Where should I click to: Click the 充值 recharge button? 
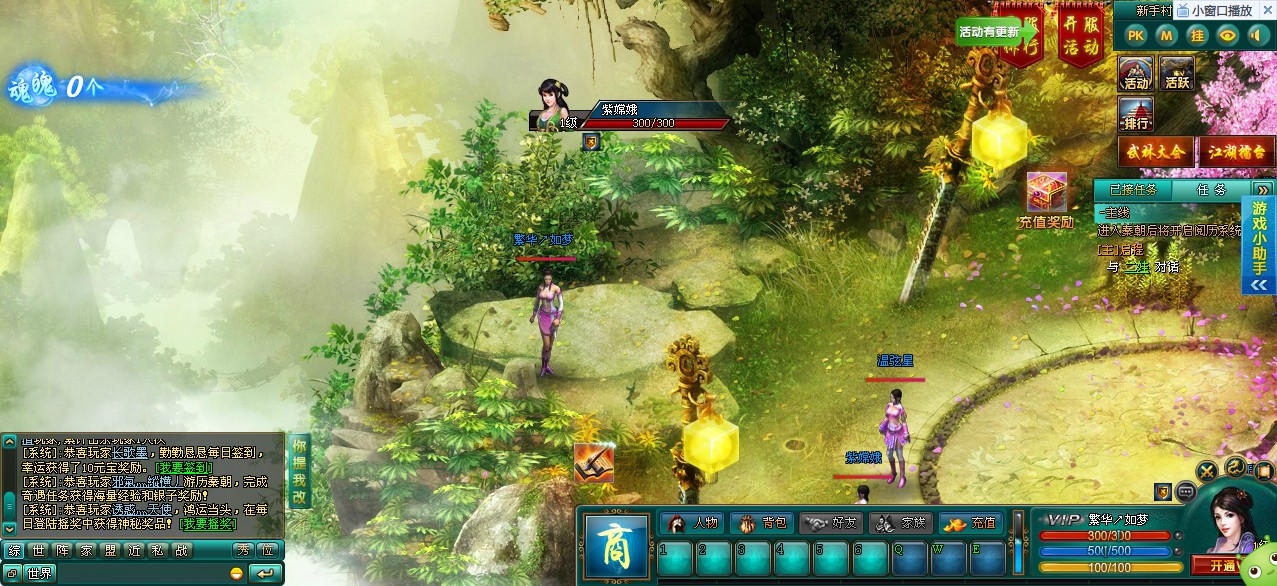coord(971,523)
